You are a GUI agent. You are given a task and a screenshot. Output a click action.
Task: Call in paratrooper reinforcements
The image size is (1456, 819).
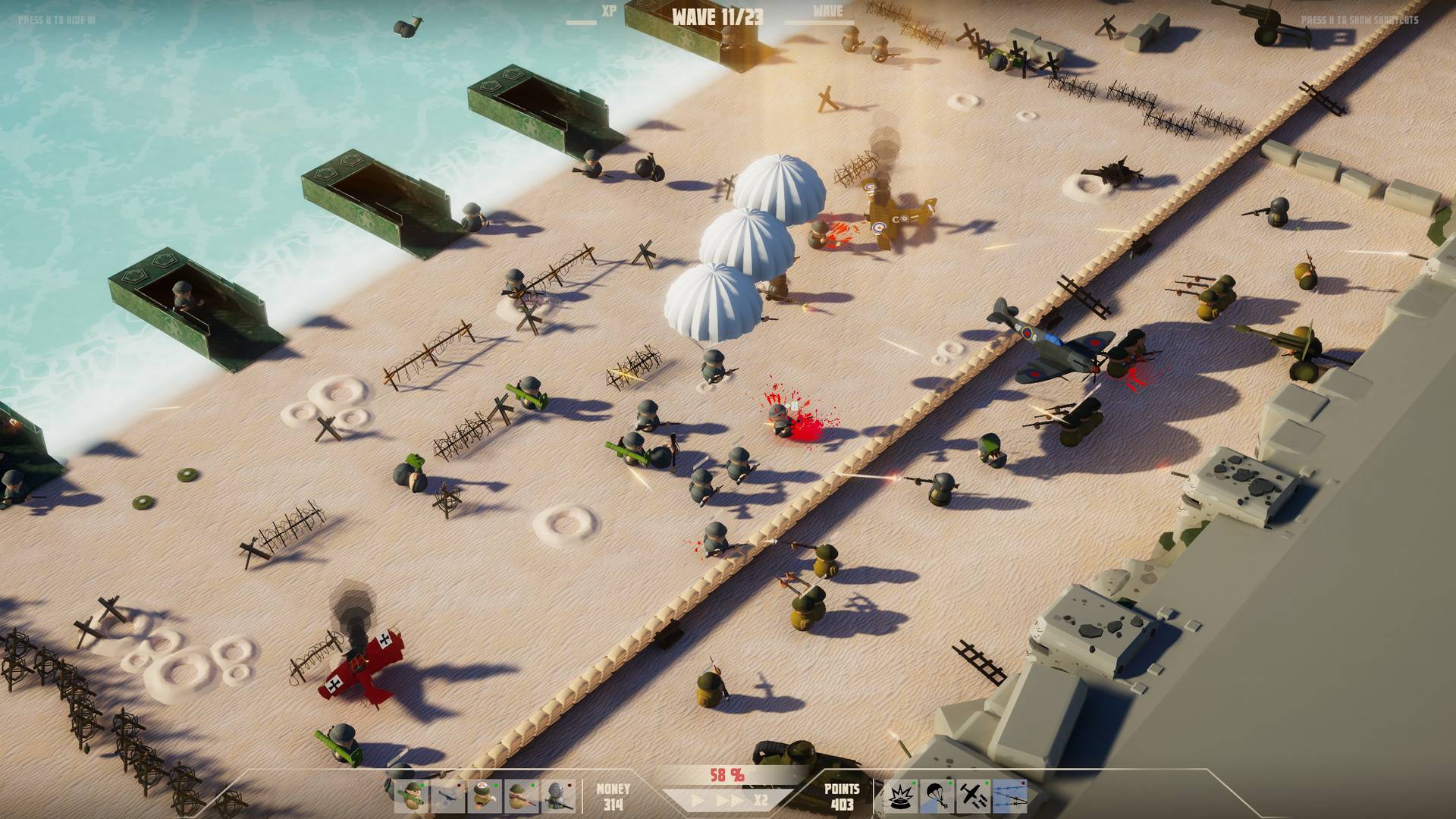tap(937, 796)
